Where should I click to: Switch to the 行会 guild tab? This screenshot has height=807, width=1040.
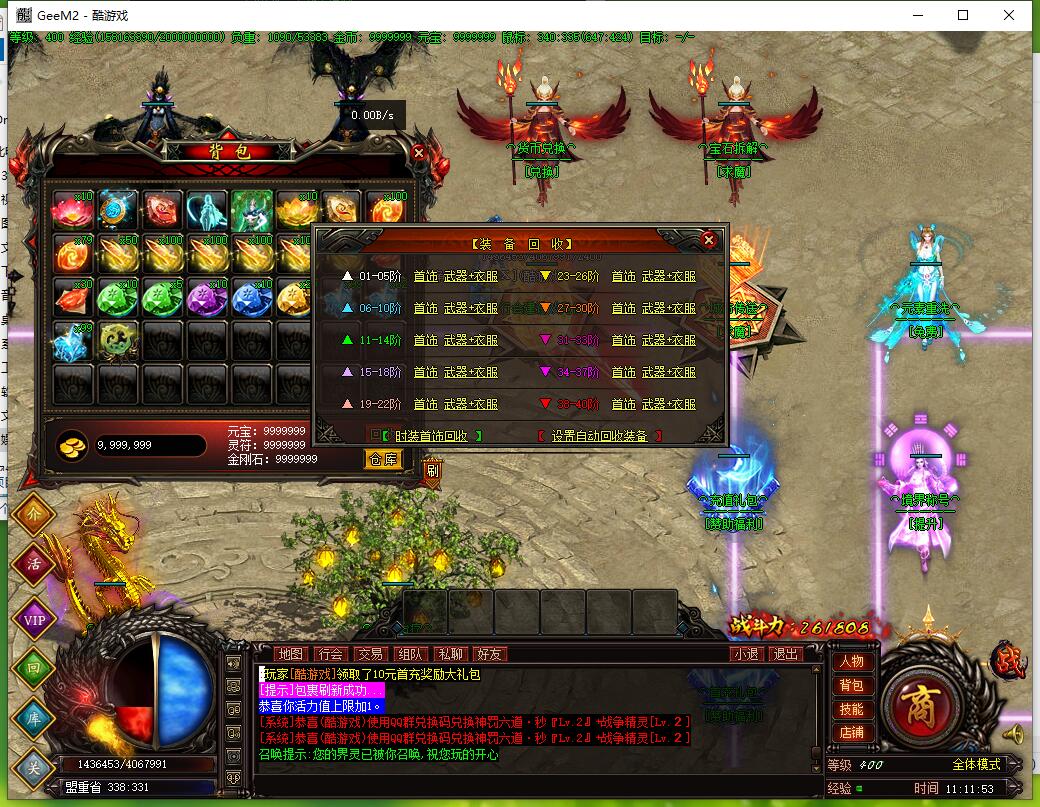click(330, 654)
